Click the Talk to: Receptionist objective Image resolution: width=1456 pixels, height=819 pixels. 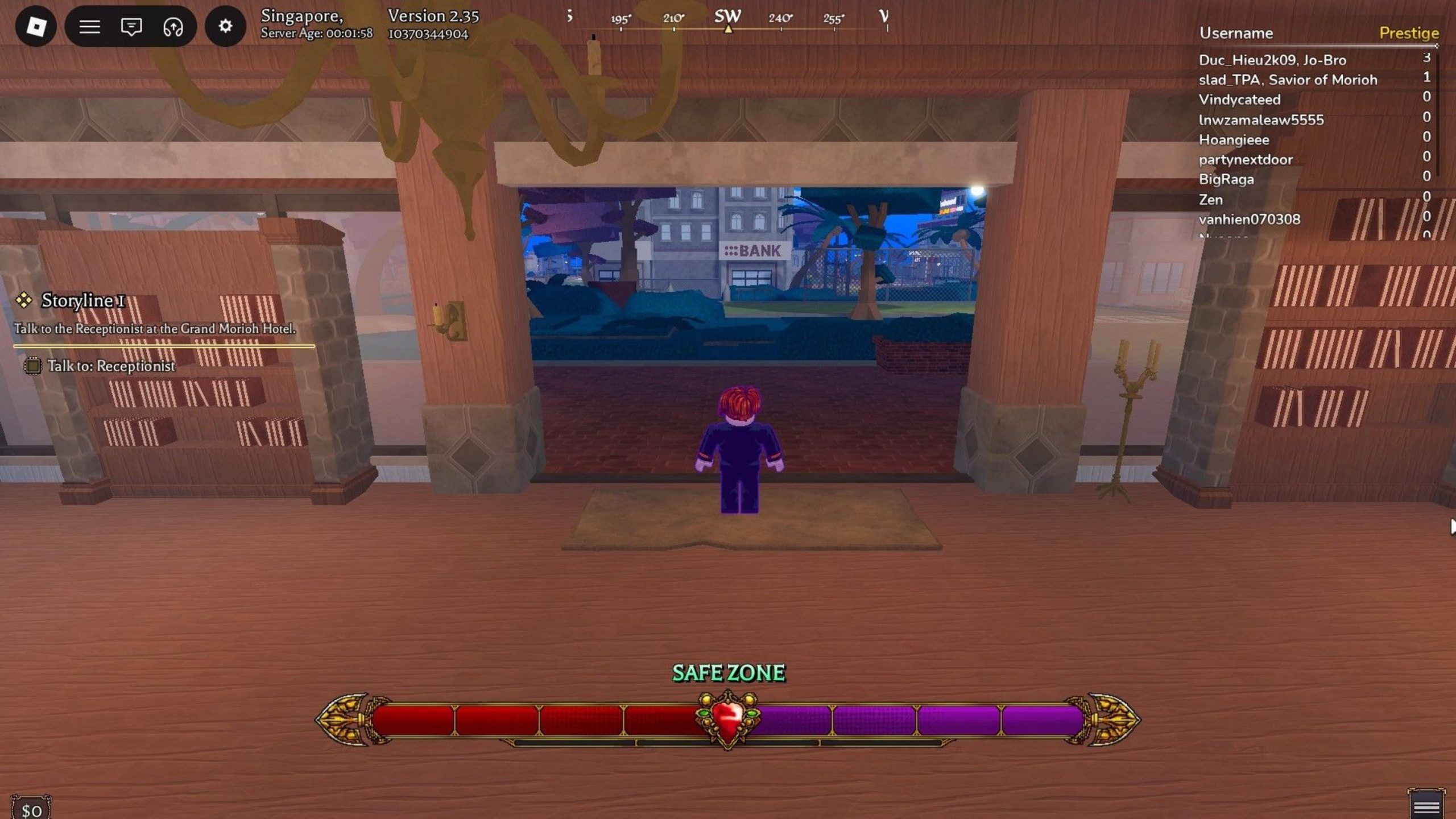(110, 366)
